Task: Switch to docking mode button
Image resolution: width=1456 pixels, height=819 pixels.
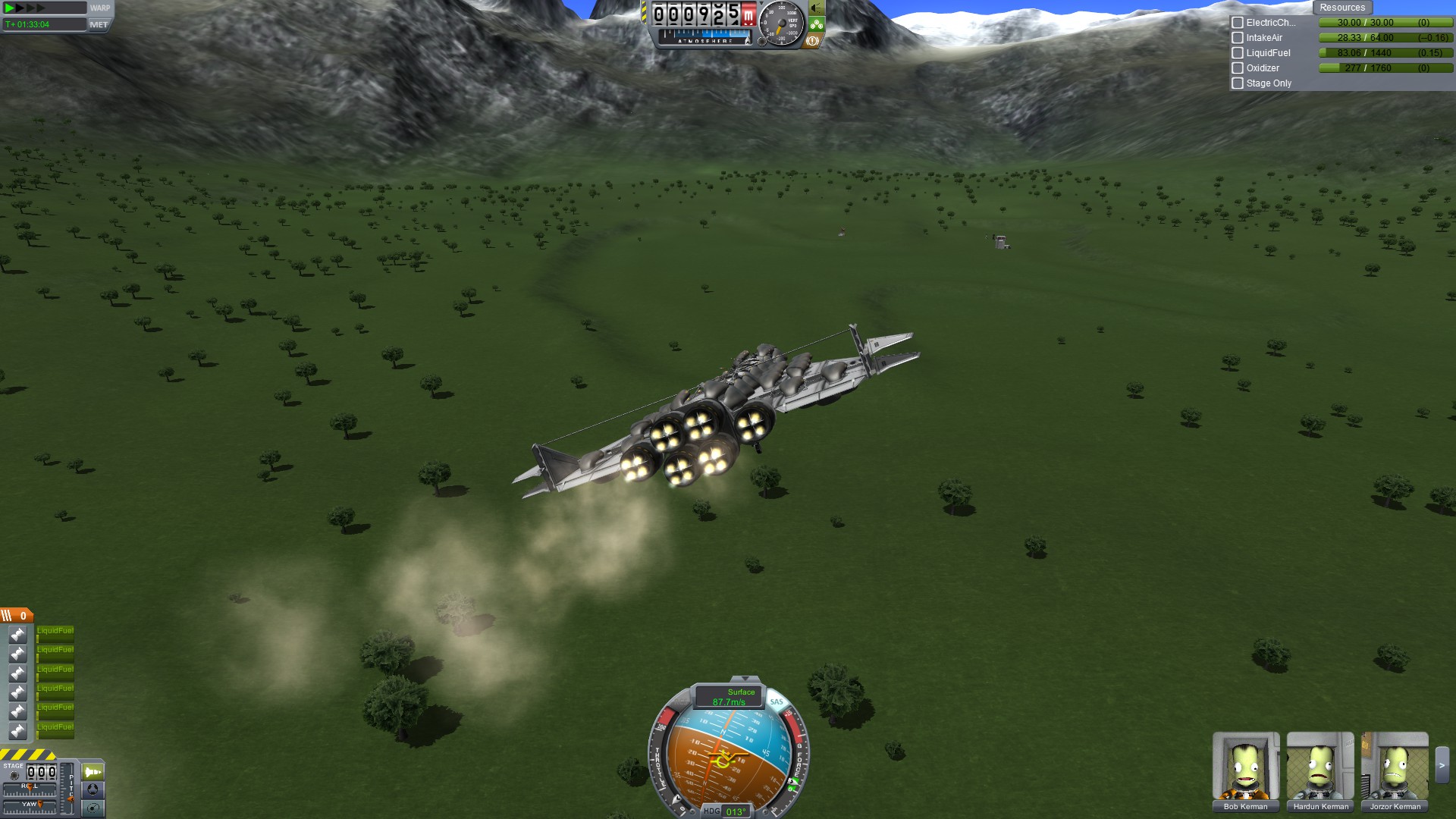Action: click(x=93, y=789)
